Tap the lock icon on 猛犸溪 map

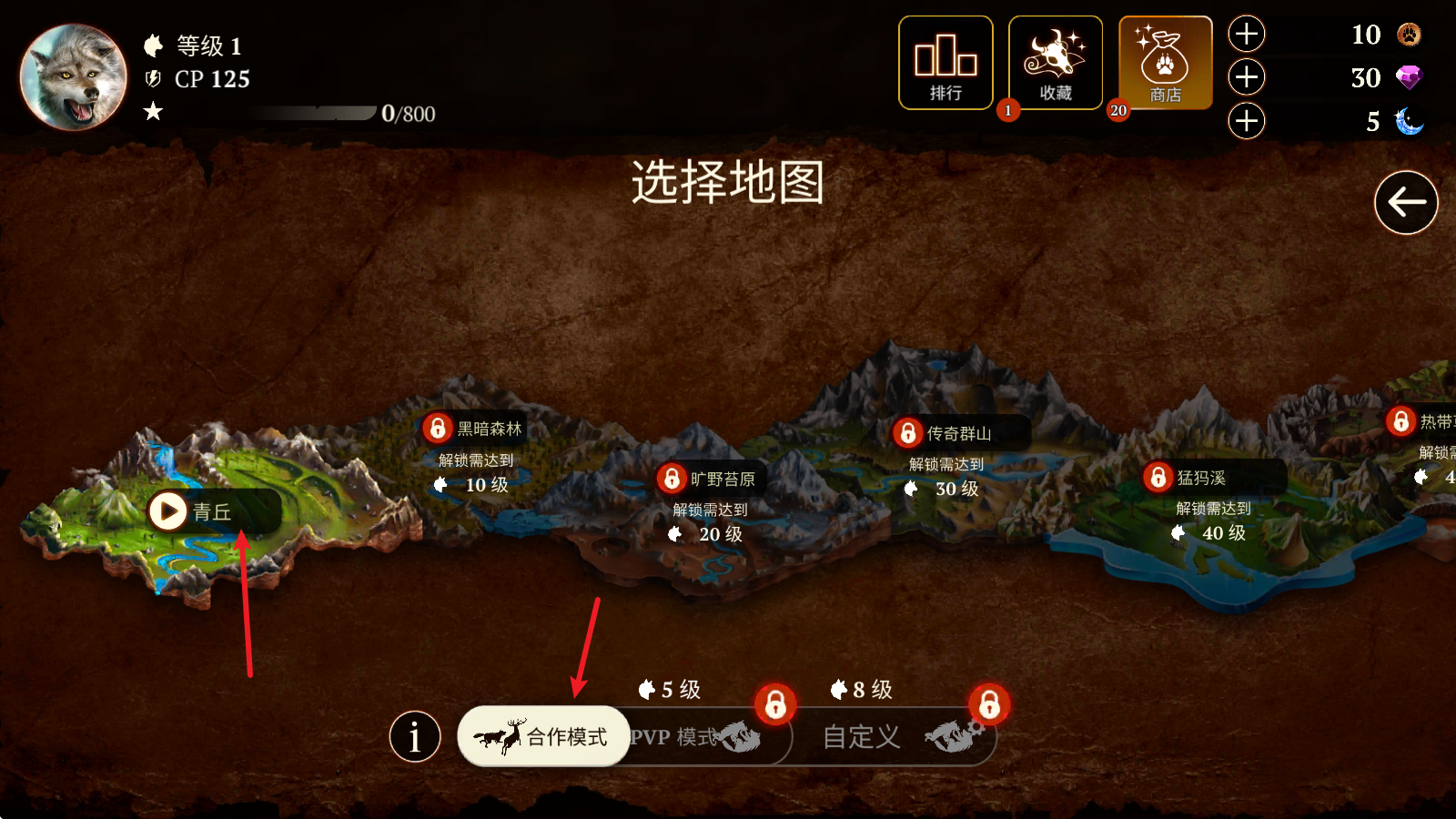pyautogui.click(x=1158, y=476)
